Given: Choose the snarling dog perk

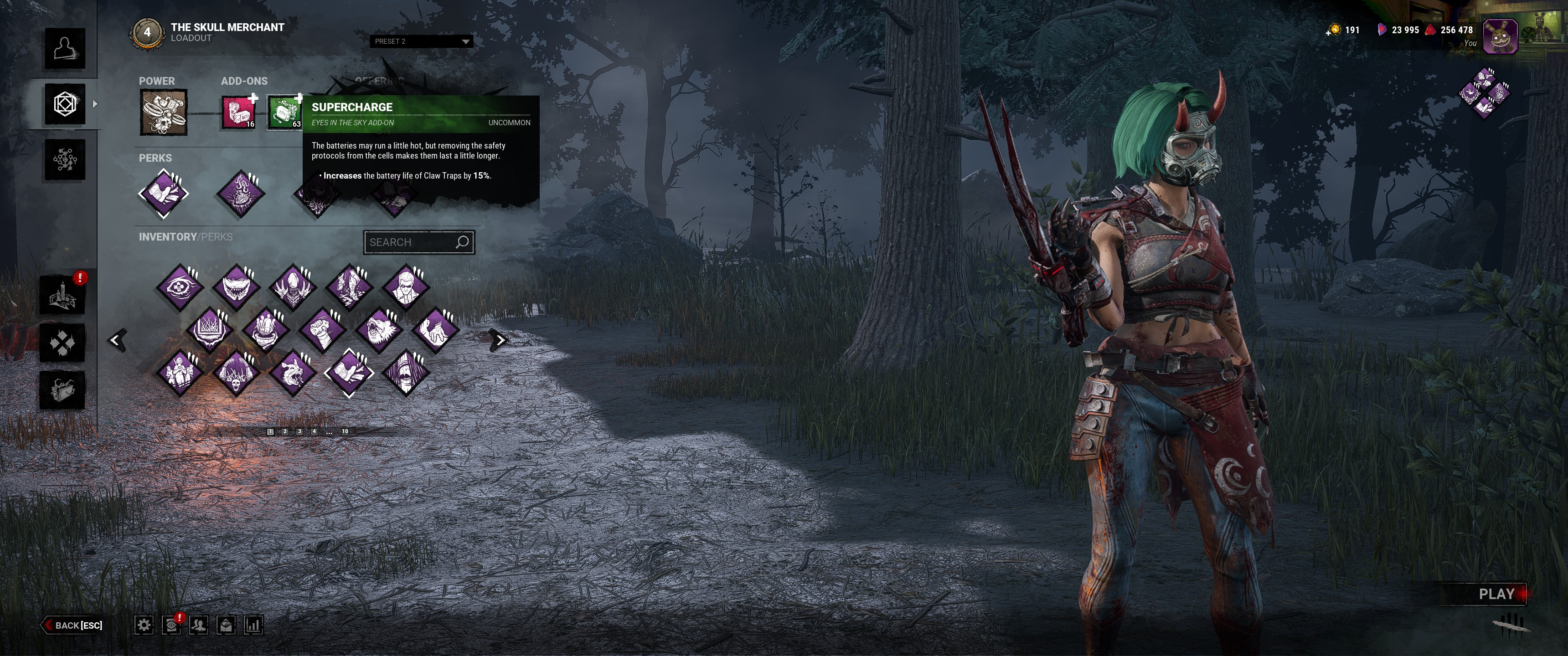Looking at the screenshot, I should point(293,372).
